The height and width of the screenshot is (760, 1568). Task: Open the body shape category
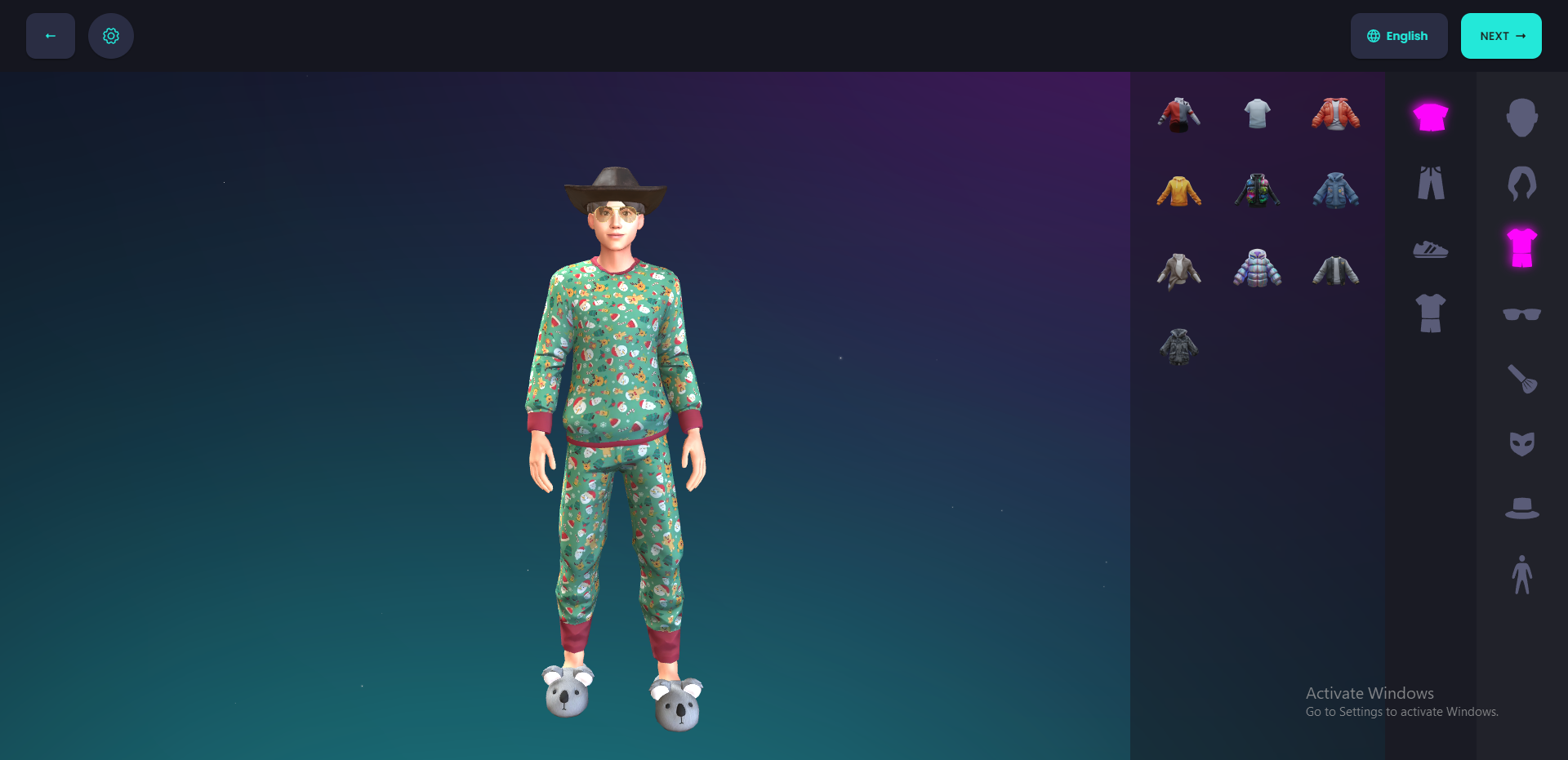click(1521, 573)
